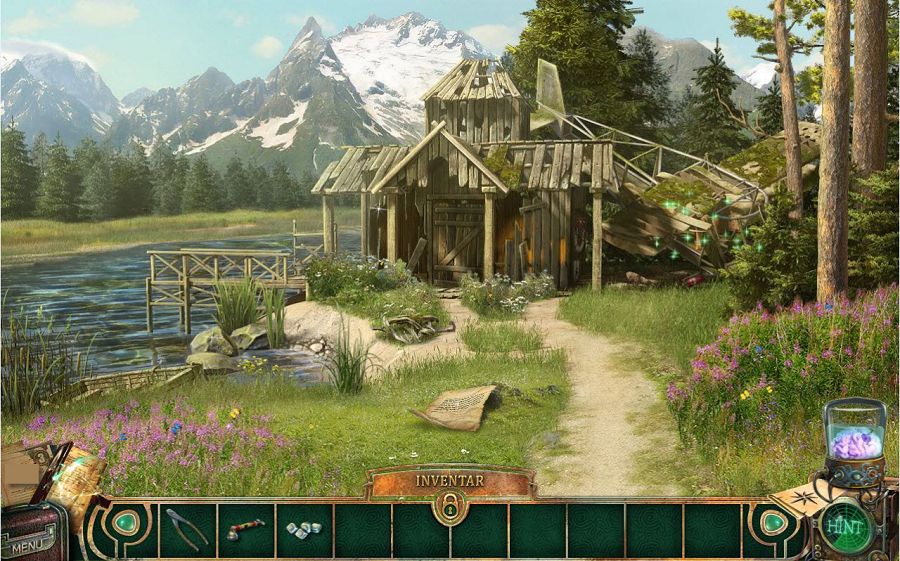
Task: Select the red-handled tool inventory item
Action: click(244, 529)
